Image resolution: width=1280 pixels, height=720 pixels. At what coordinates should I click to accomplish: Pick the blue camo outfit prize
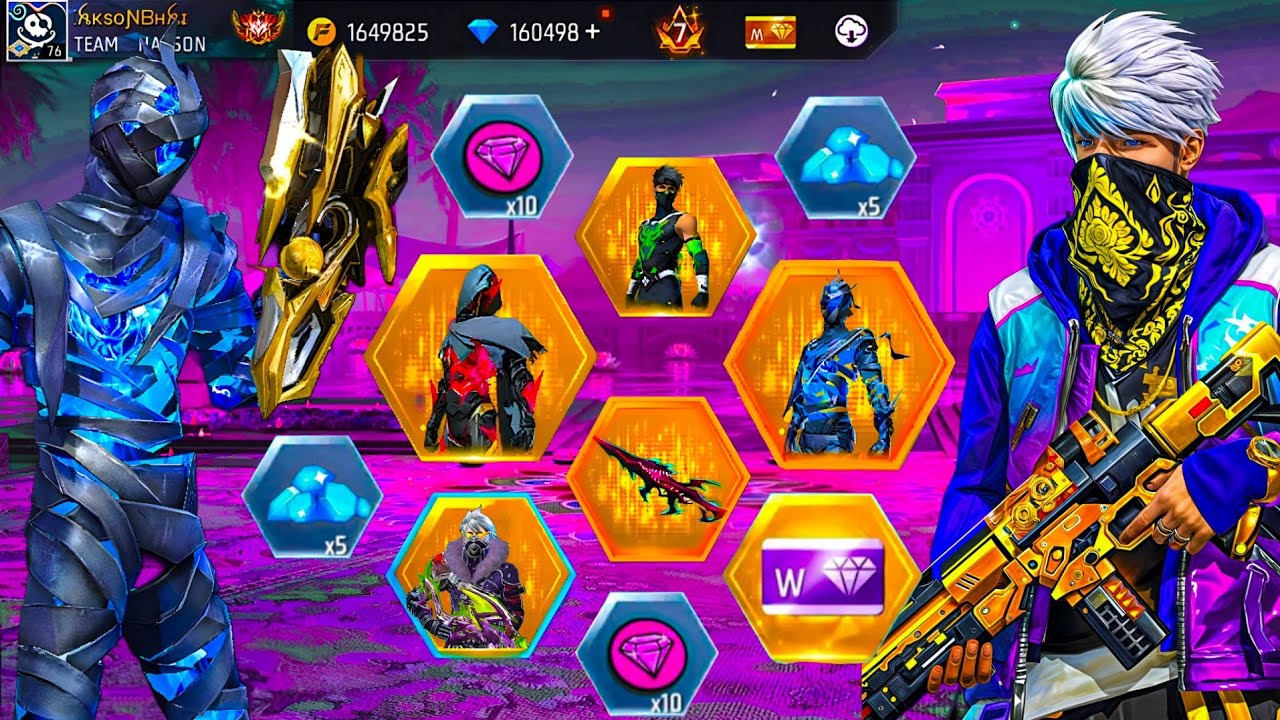tap(838, 365)
